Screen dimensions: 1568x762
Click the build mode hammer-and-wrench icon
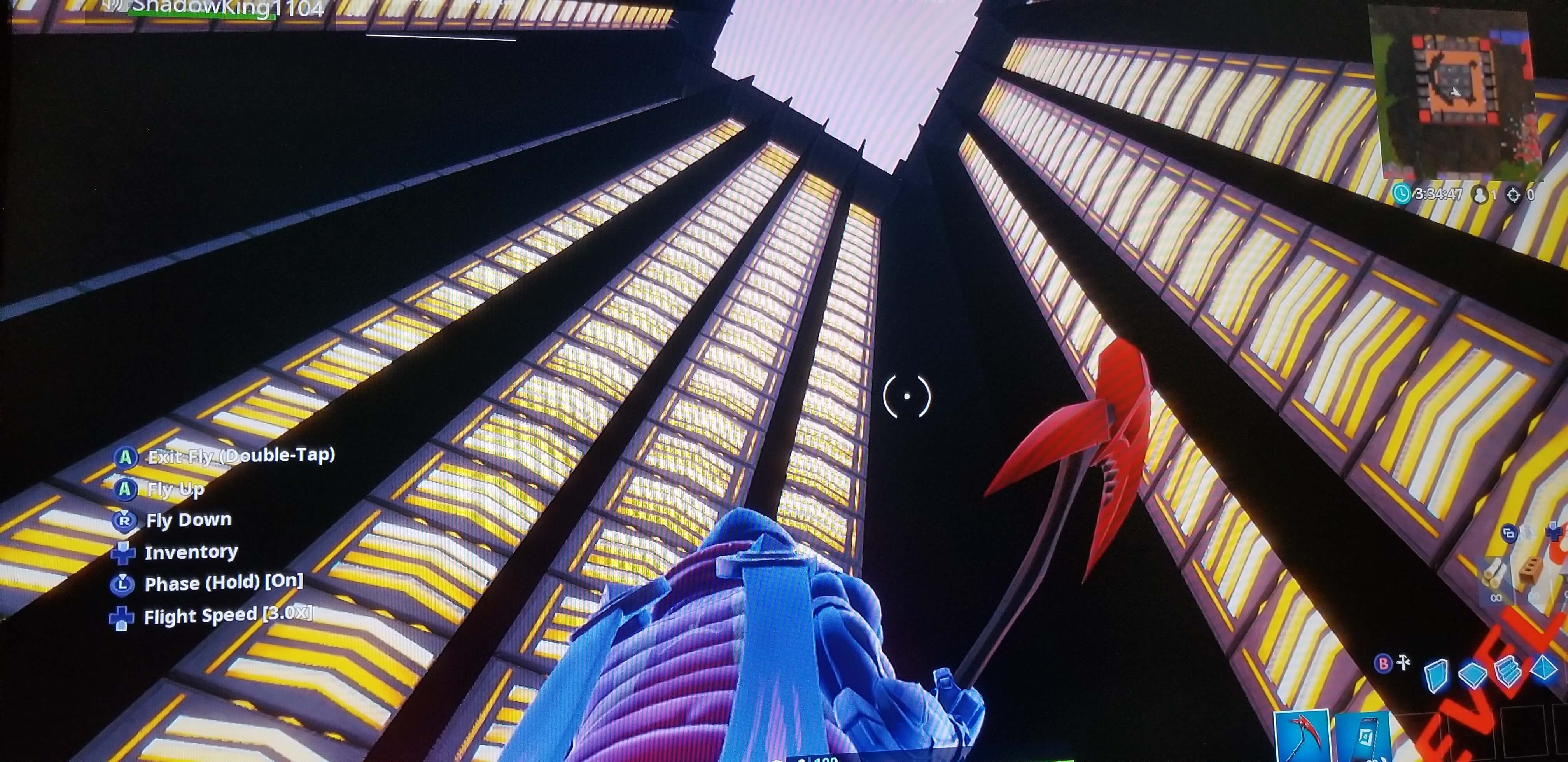pos(1404,662)
